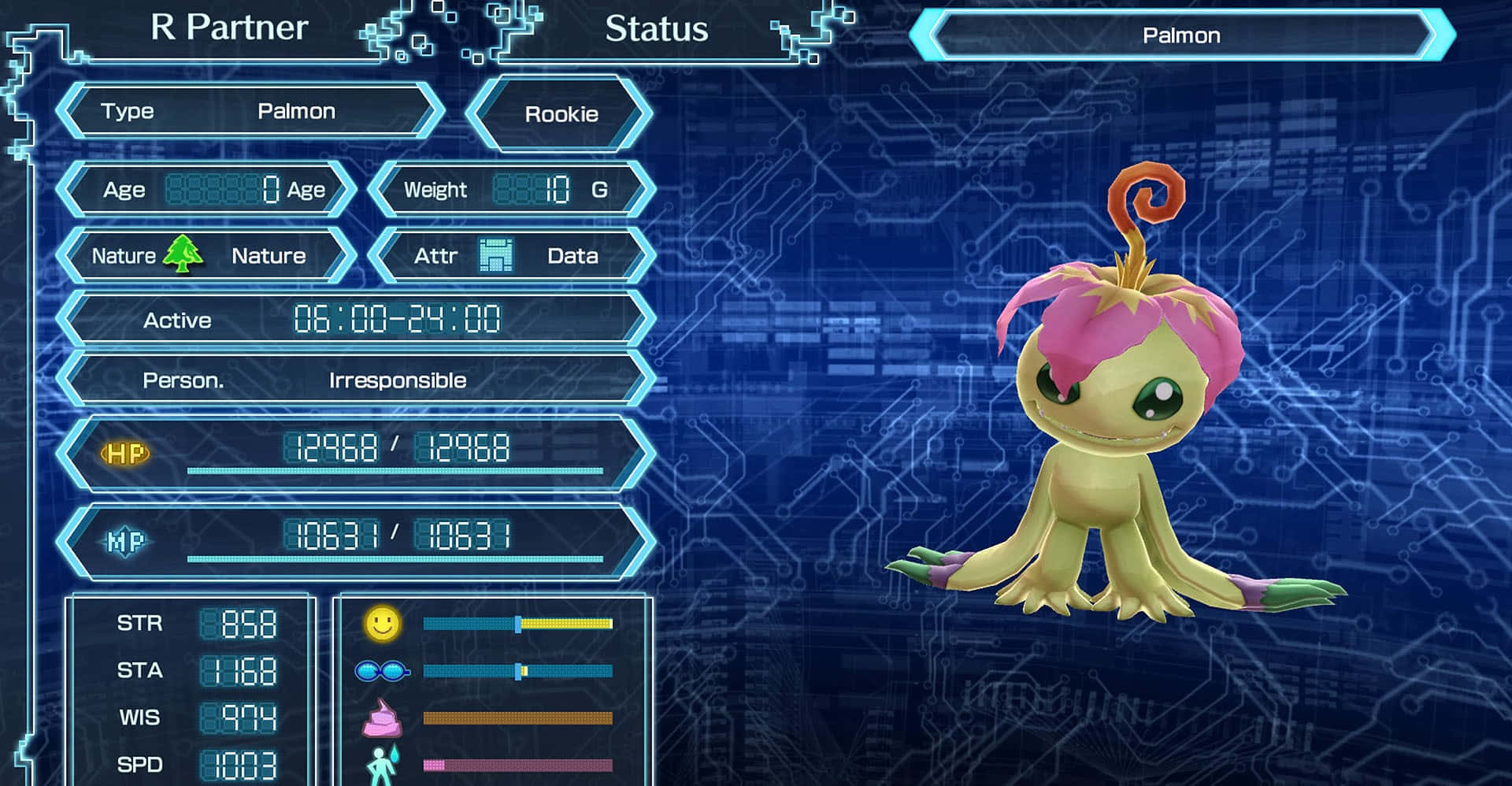
Task: Select the toilet need figure icon
Action: [383, 764]
